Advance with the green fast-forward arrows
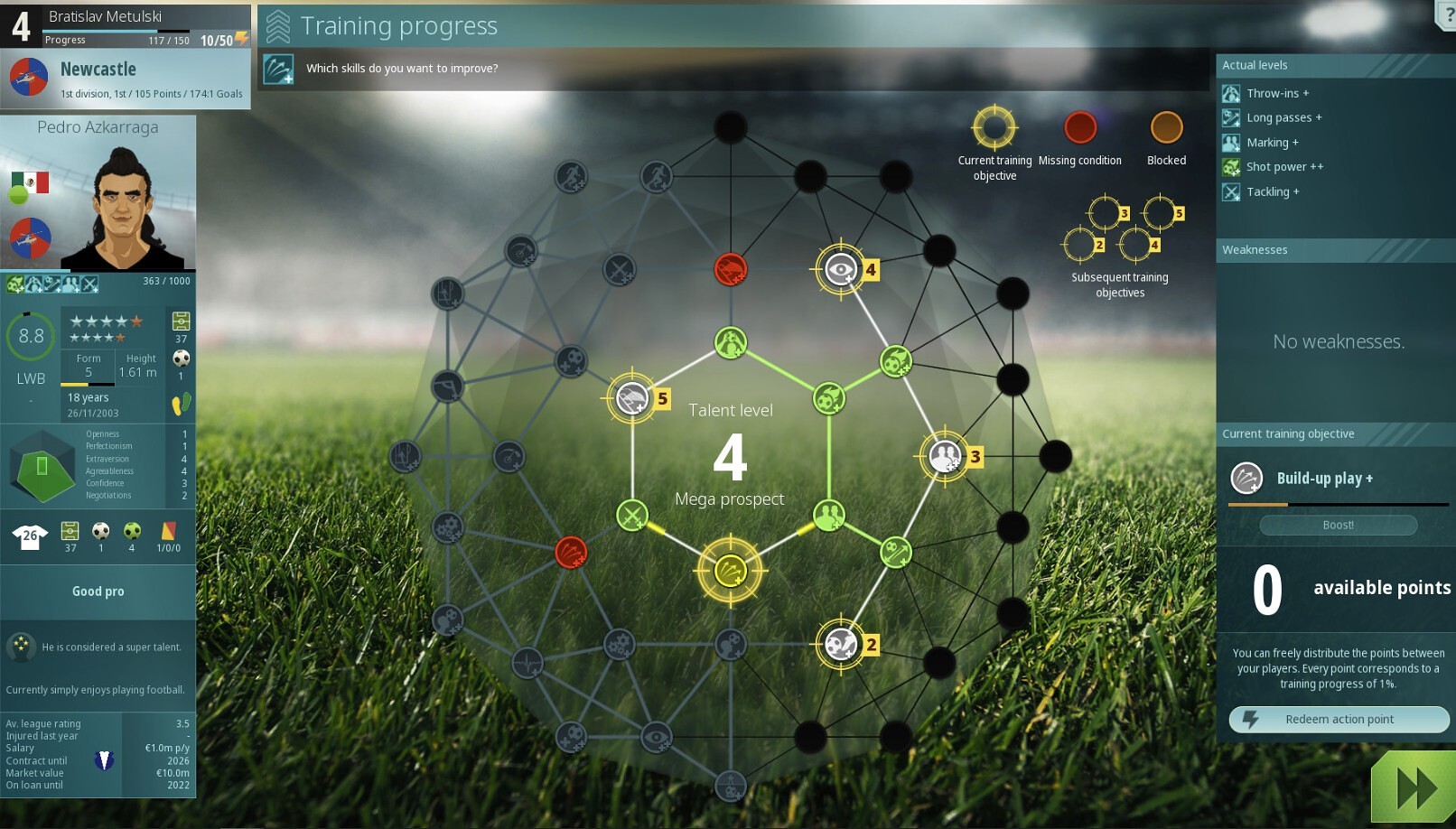 click(x=1414, y=787)
